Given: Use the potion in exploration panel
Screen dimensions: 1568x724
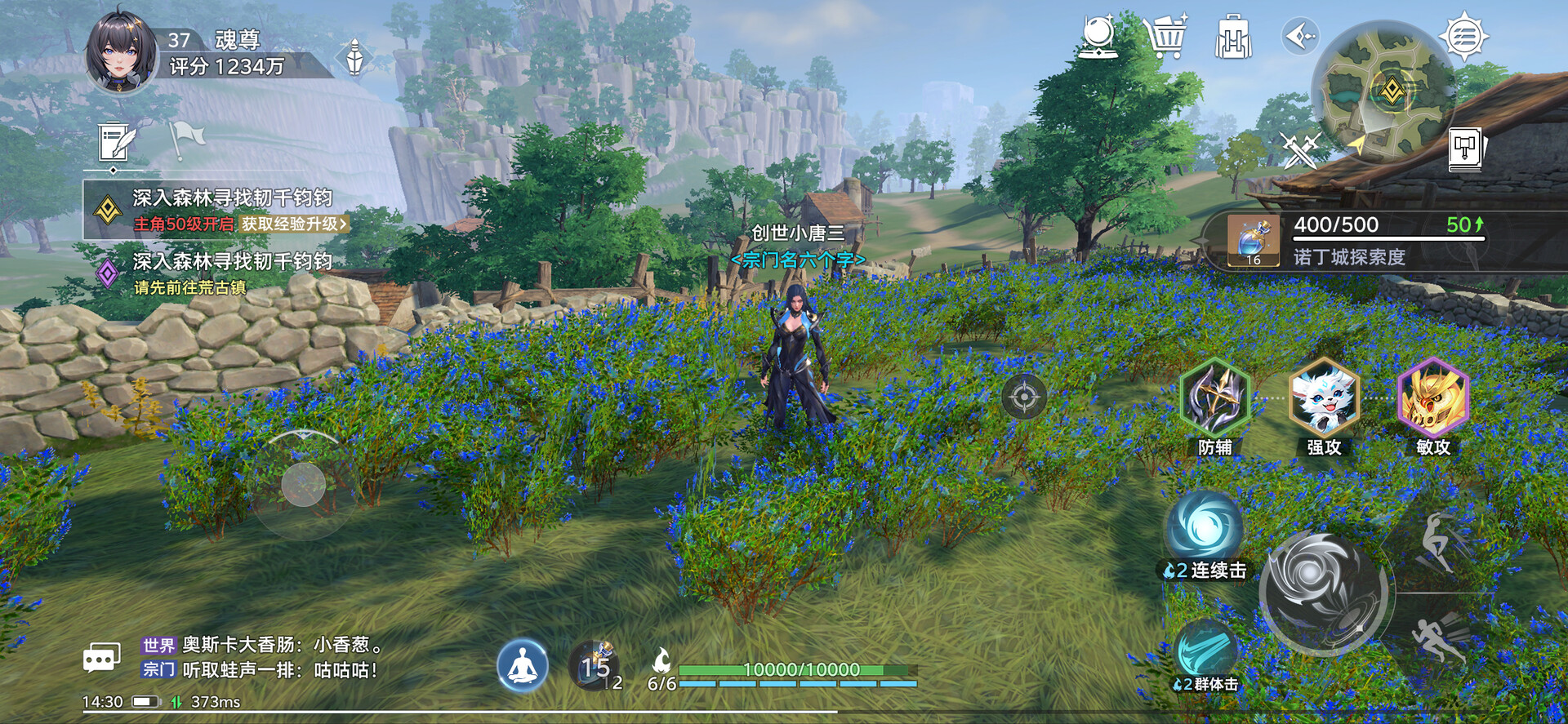Looking at the screenshot, I should (1254, 241).
